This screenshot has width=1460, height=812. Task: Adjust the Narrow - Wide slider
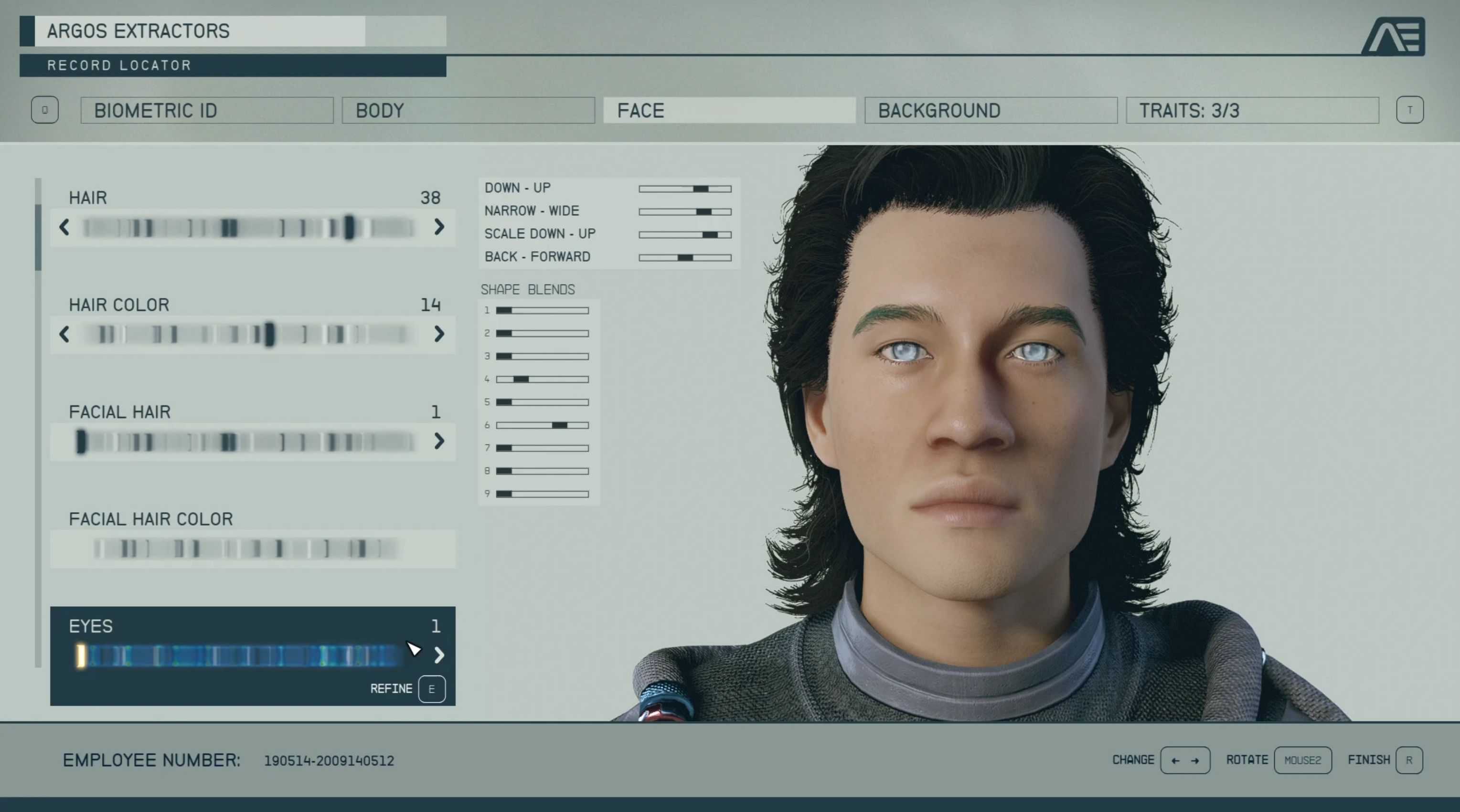pyautogui.click(x=685, y=212)
